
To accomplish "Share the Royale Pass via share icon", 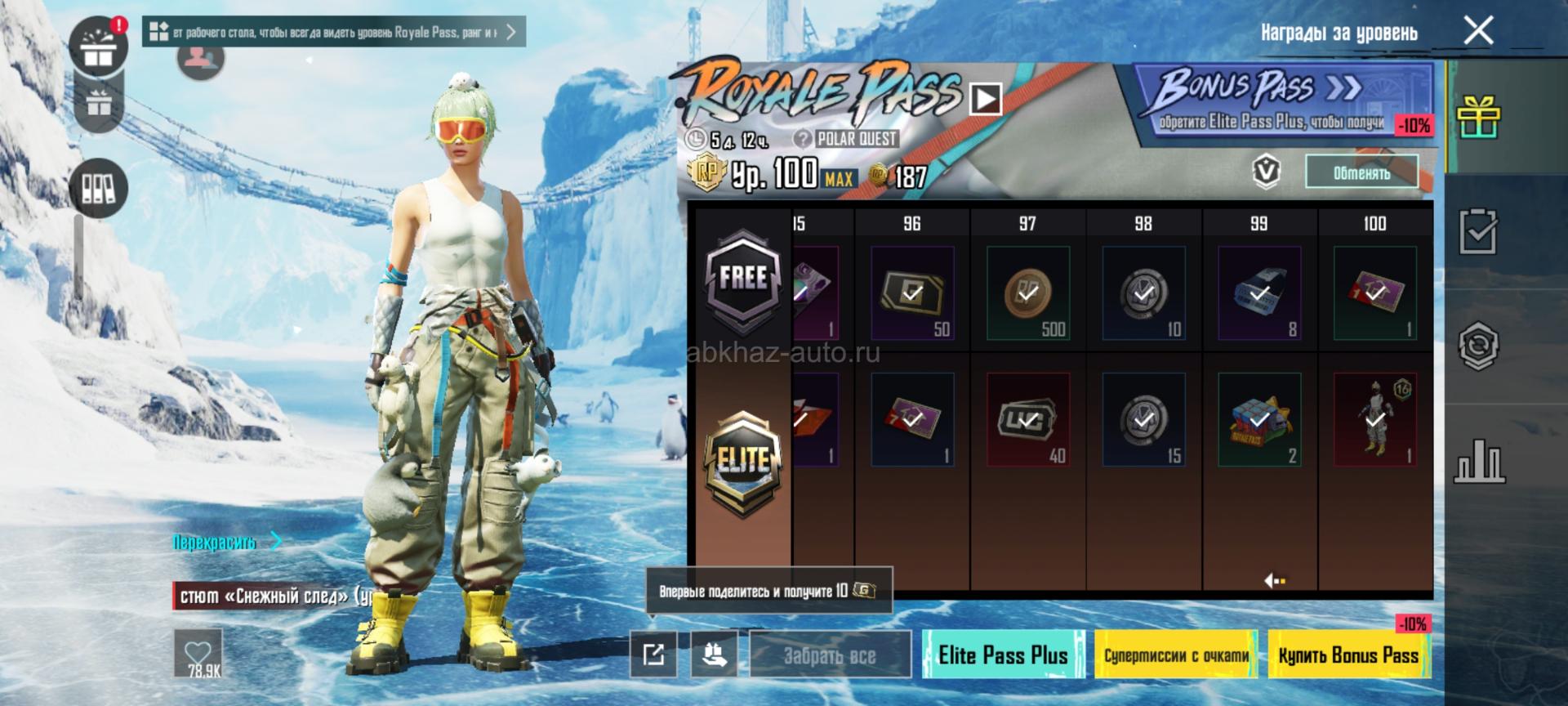I will [653, 654].
